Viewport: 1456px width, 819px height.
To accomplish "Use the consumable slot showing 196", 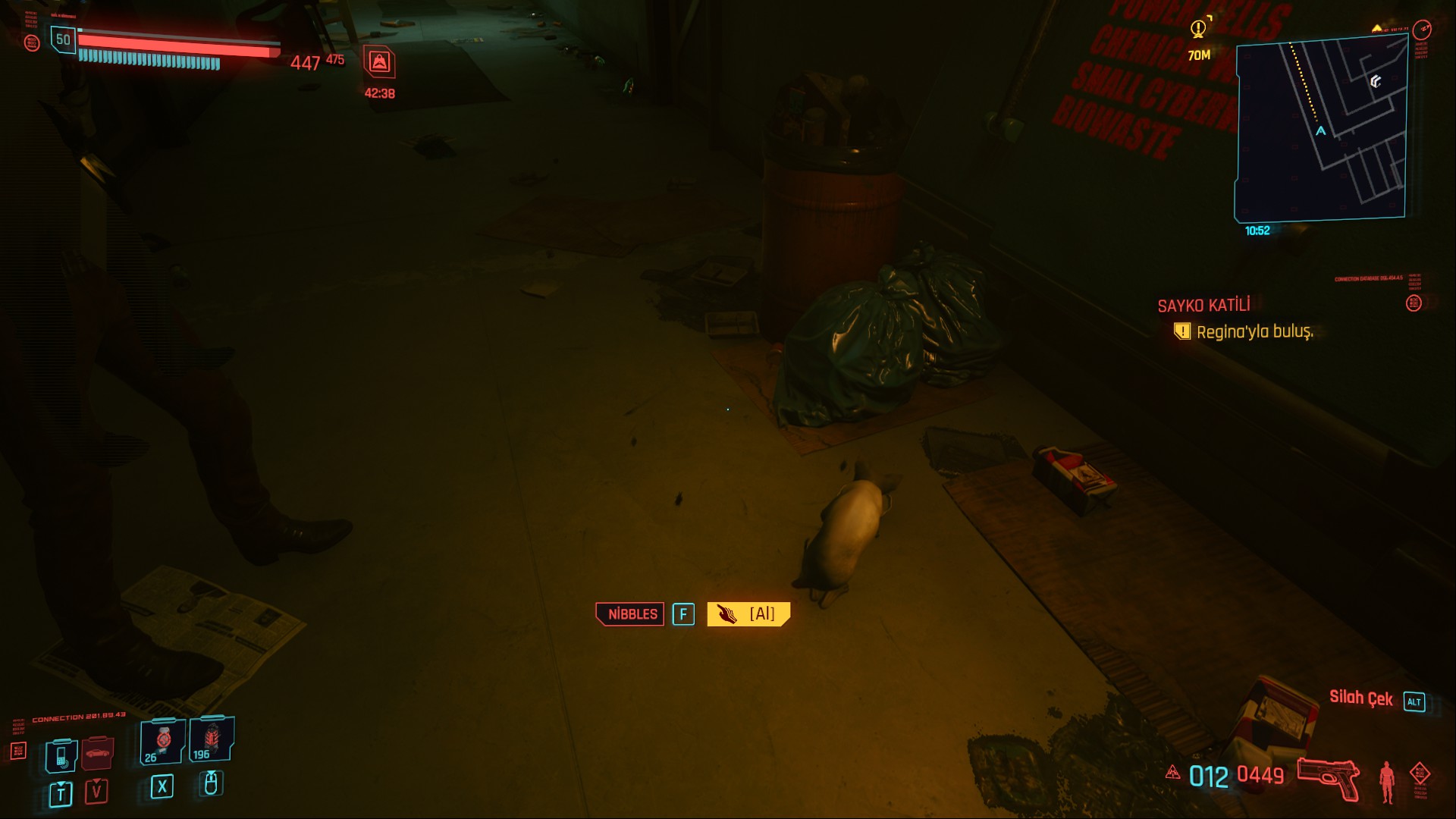I will (x=211, y=739).
